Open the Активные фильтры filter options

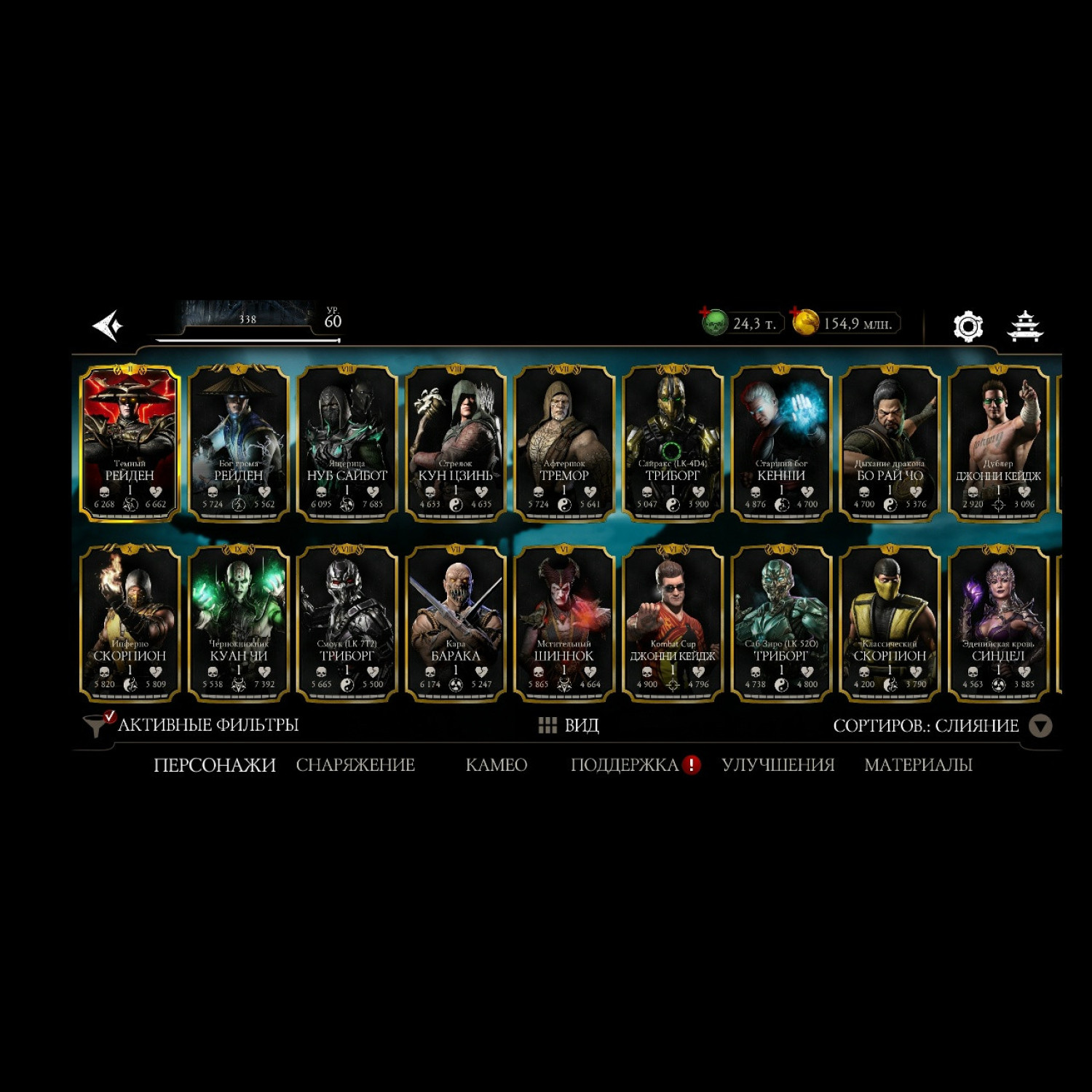point(192,725)
